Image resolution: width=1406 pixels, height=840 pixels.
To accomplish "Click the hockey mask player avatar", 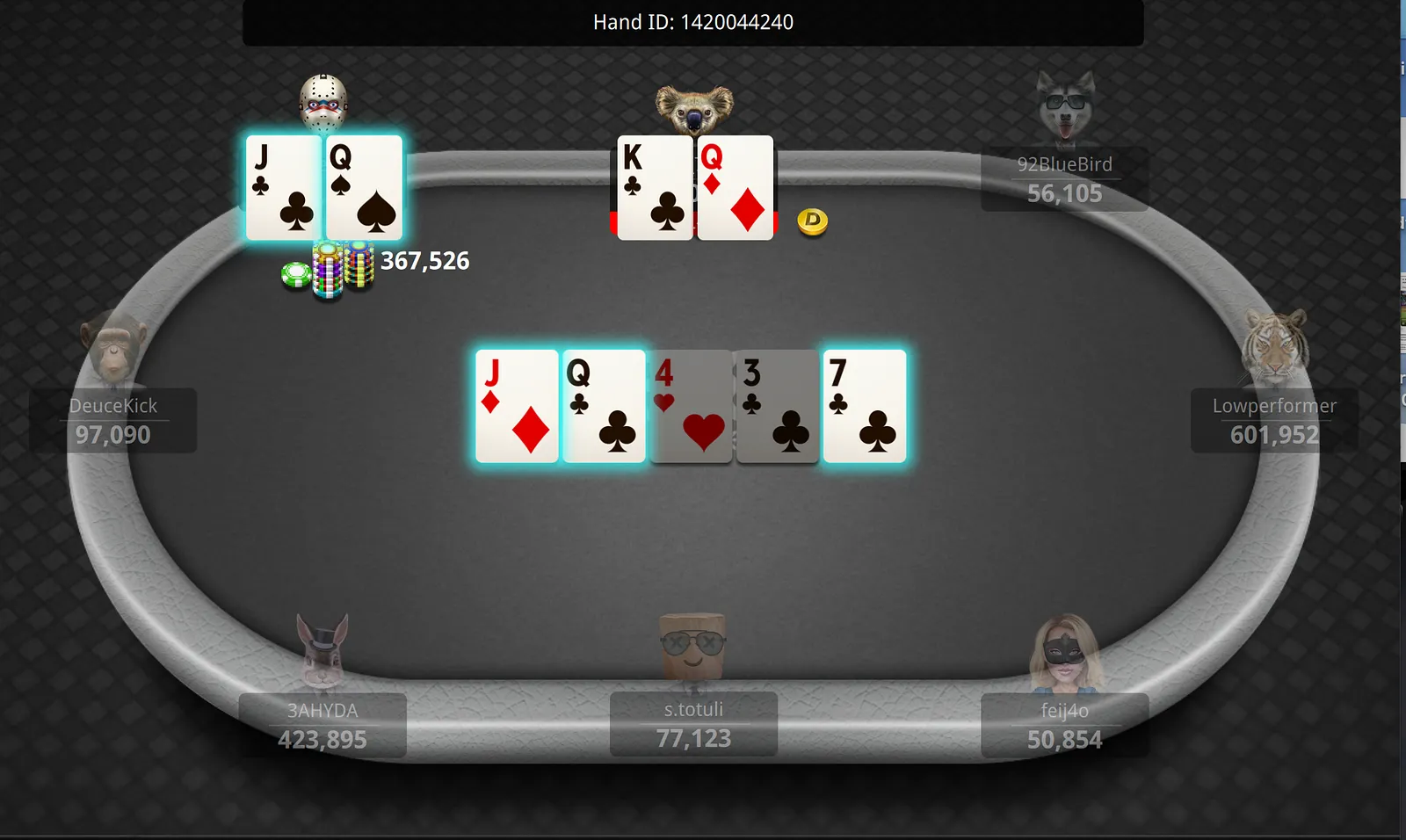I will [x=323, y=103].
